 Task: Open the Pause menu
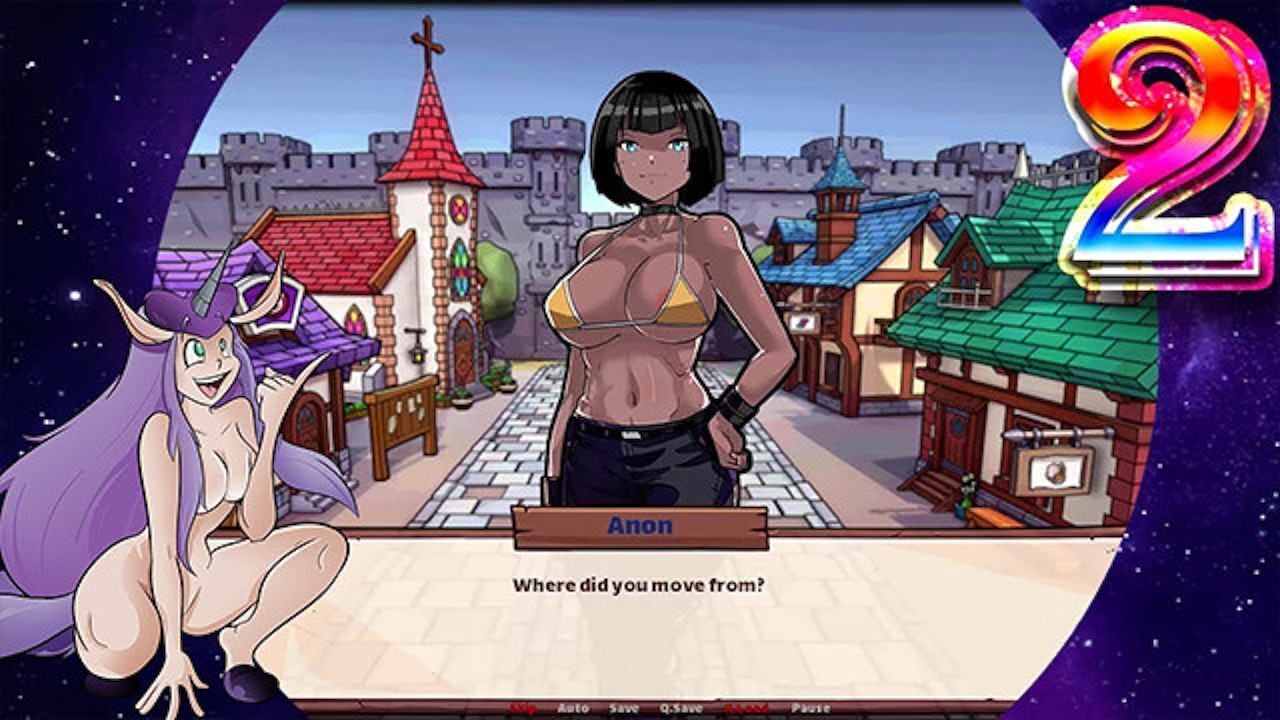[810, 709]
